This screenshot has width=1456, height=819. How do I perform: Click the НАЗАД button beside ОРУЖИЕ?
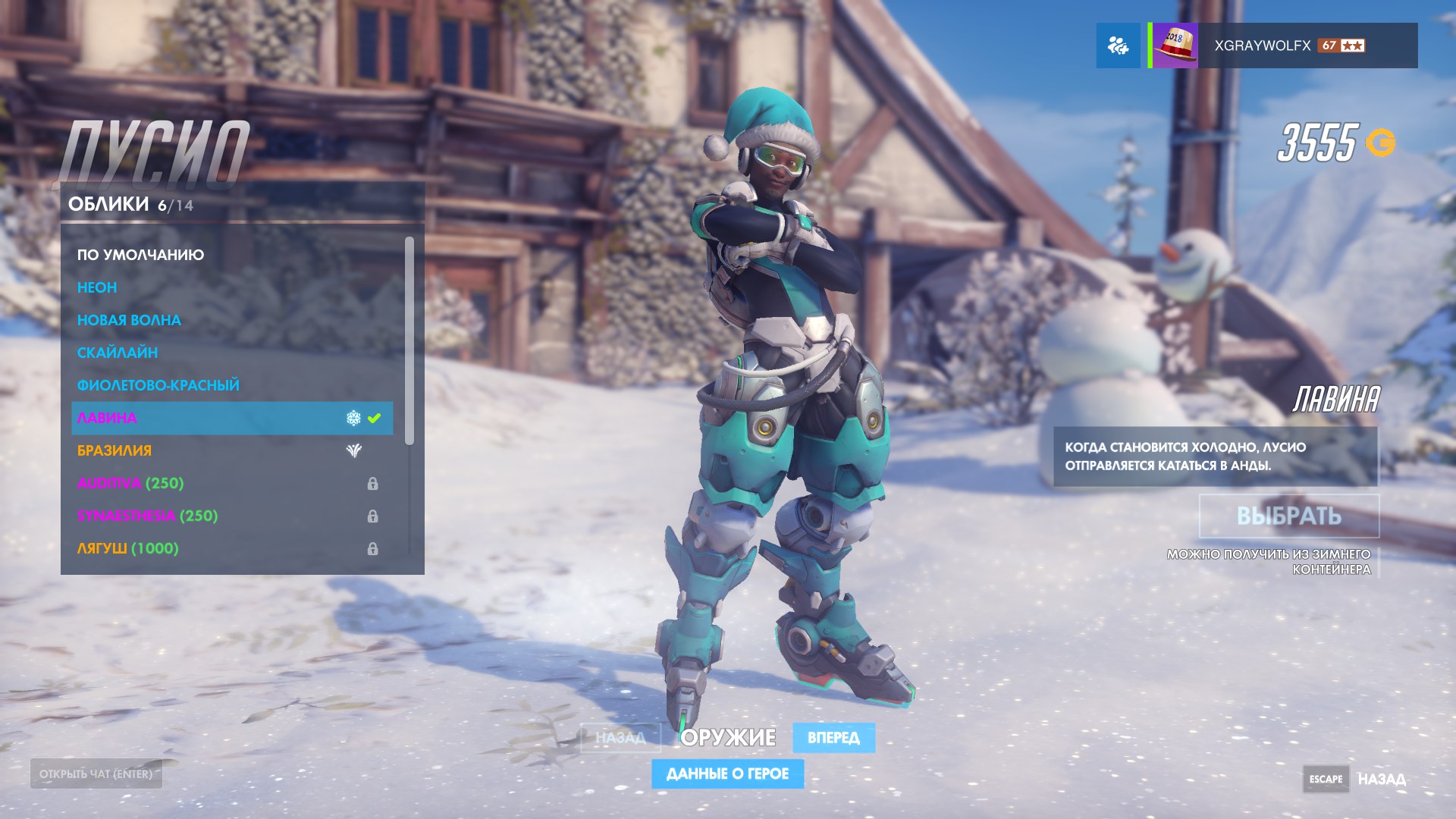pyautogui.click(x=620, y=738)
